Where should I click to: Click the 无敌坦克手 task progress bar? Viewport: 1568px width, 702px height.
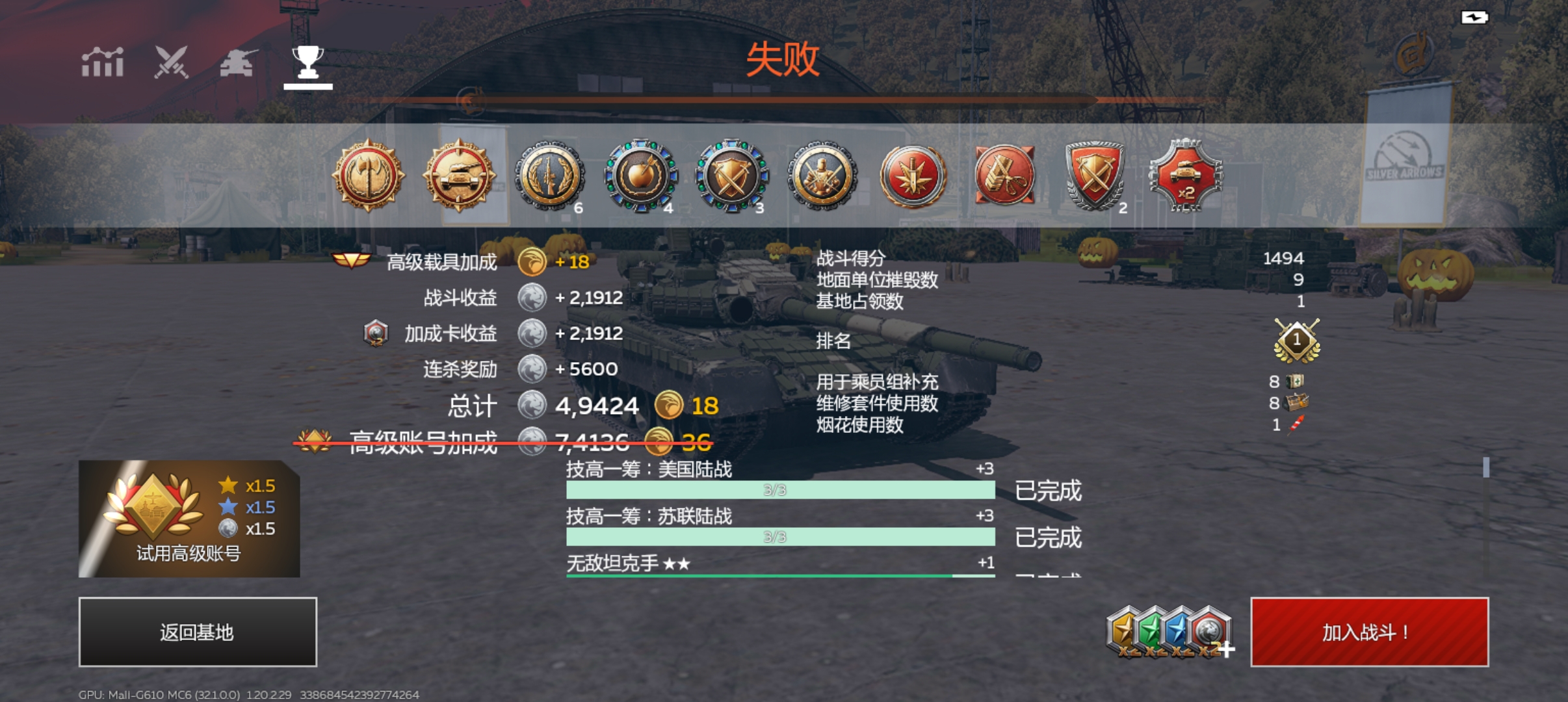coord(780,576)
